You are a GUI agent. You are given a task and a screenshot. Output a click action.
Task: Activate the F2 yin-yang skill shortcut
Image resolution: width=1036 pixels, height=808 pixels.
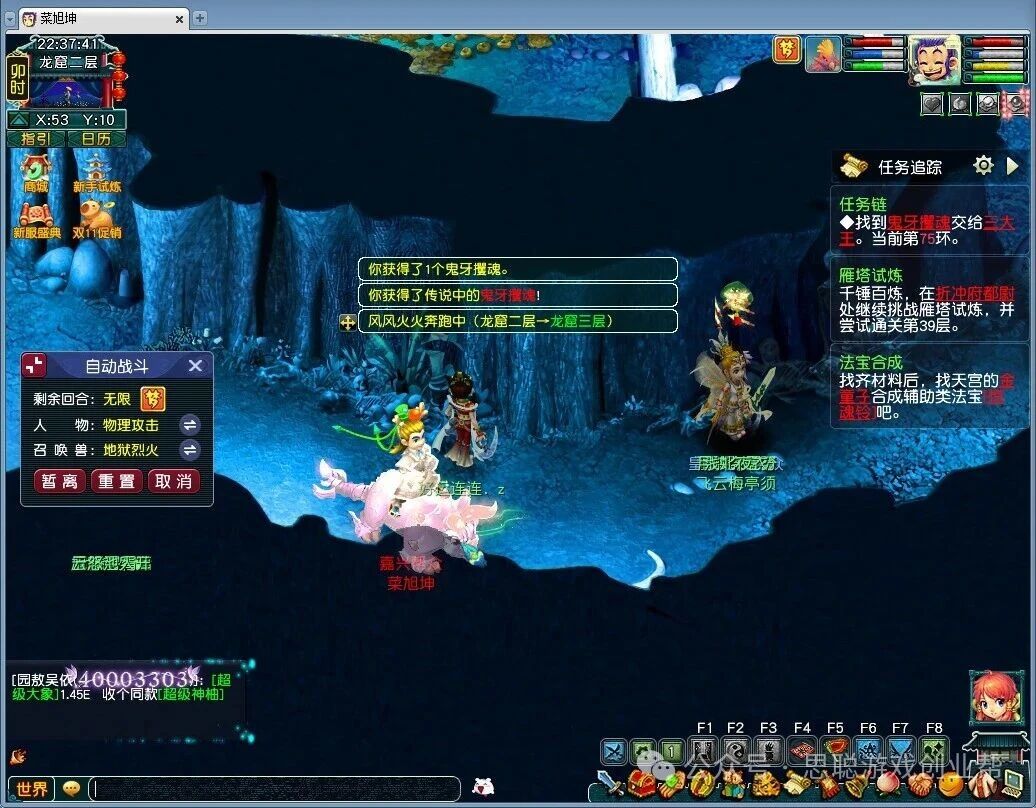tap(736, 751)
